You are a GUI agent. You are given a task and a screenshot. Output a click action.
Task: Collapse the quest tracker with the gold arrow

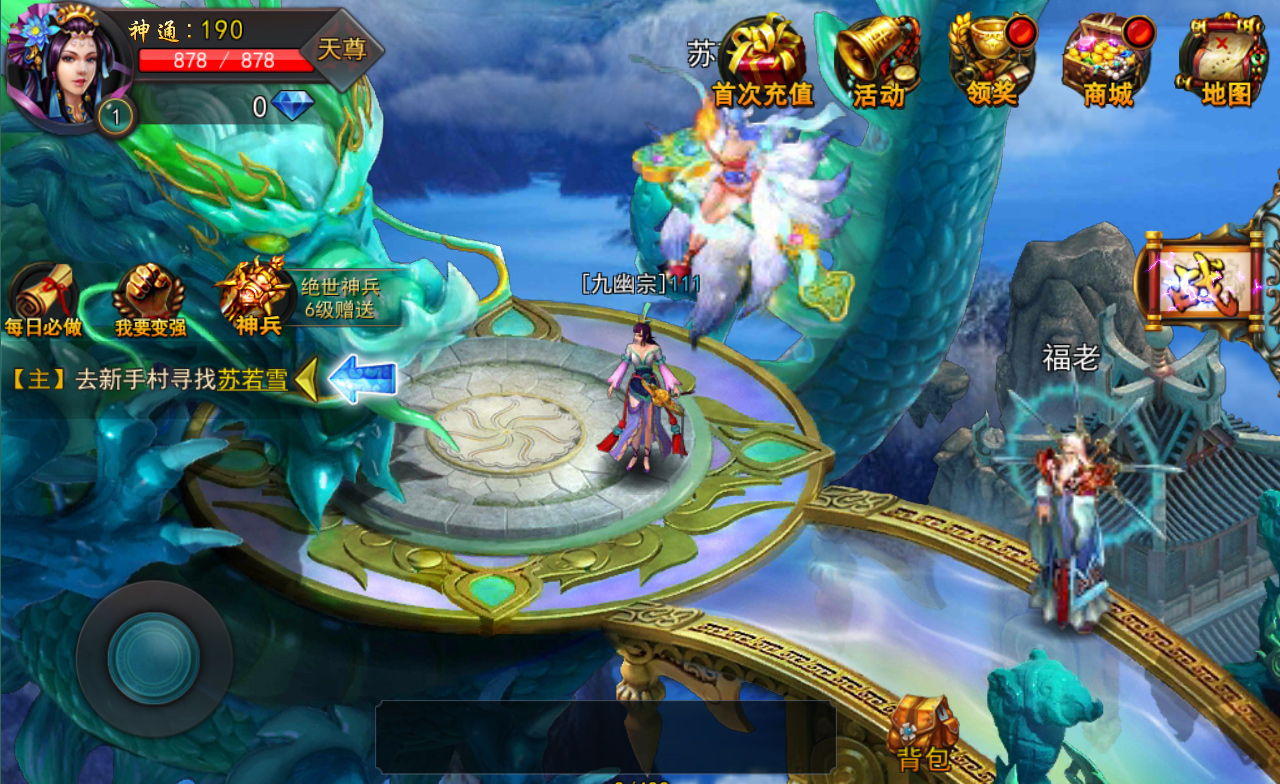tap(307, 380)
